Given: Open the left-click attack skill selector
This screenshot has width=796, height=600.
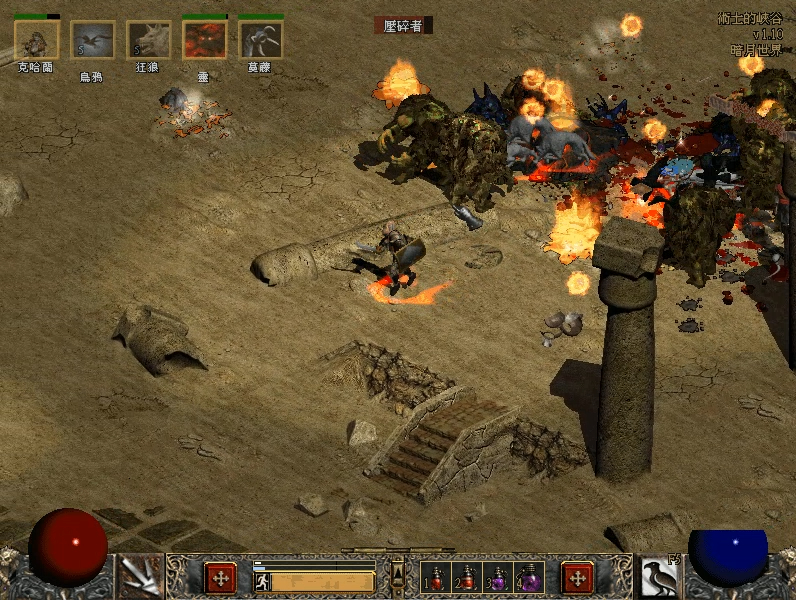Looking at the screenshot, I should click(140, 575).
